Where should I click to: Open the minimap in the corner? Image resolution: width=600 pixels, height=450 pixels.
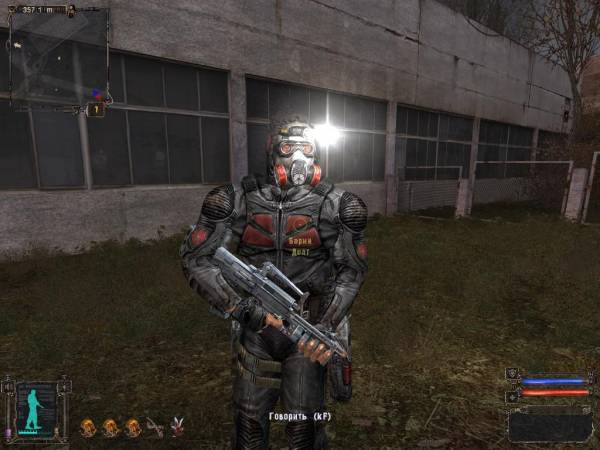point(58,57)
